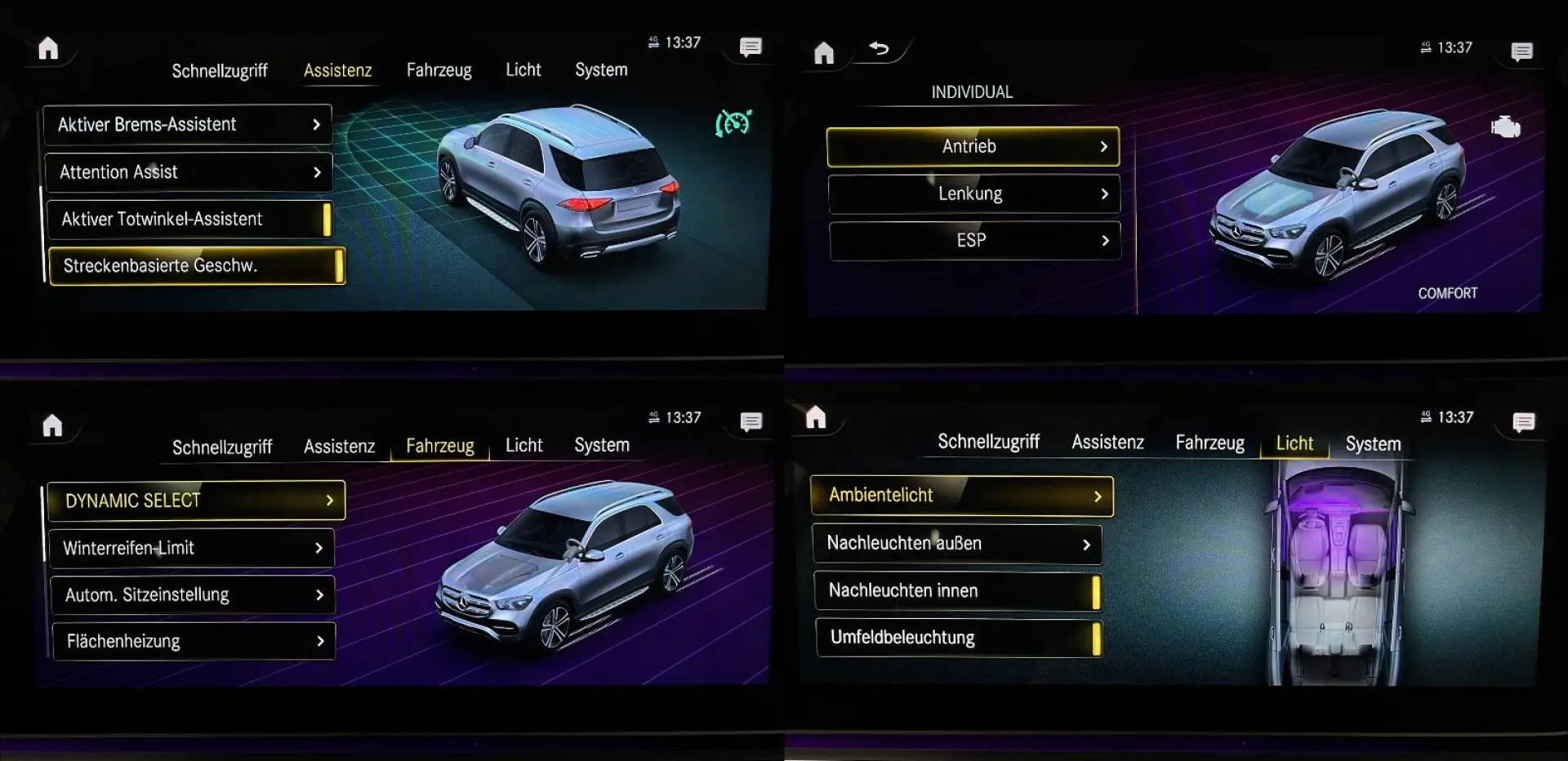The width and height of the screenshot is (1568, 761).
Task: Tap the home icon on the Fahrzeug screen
Action: (x=51, y=425)
